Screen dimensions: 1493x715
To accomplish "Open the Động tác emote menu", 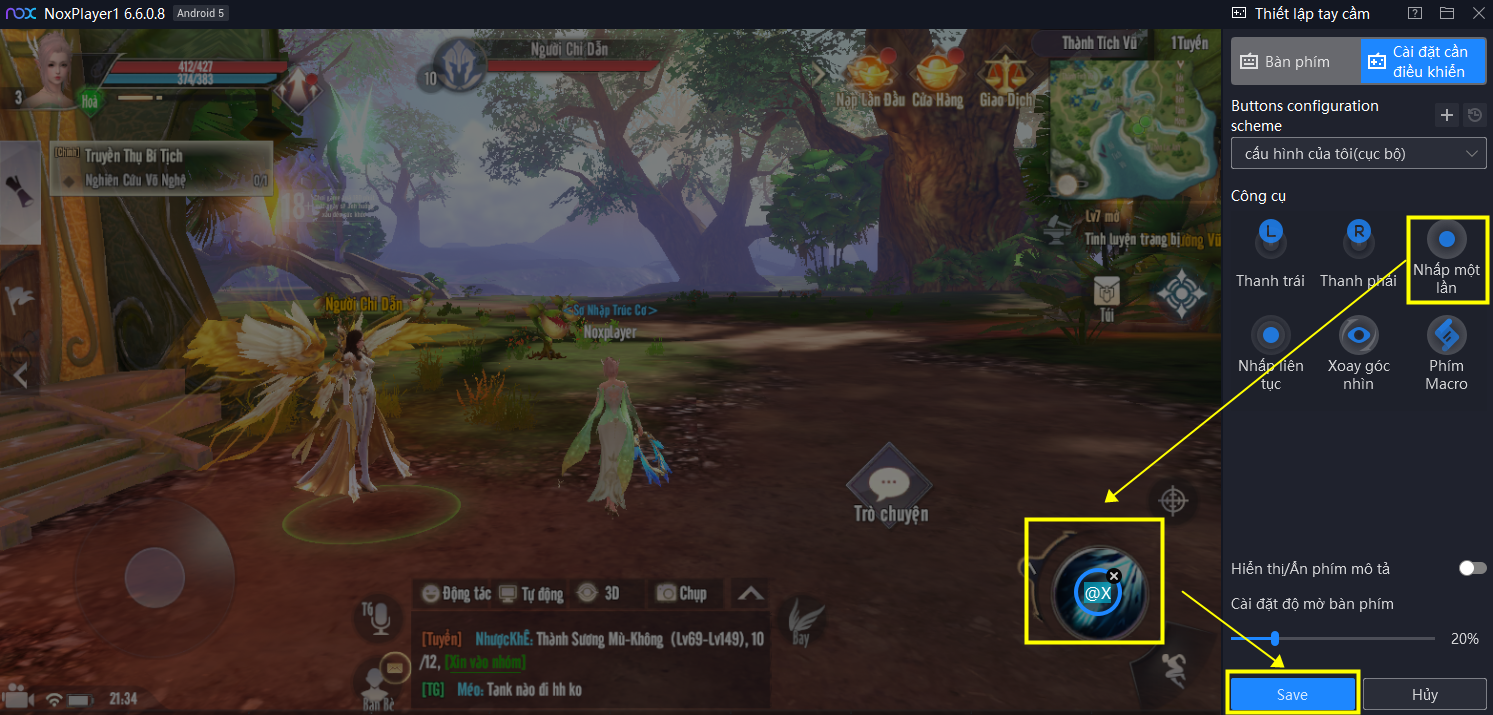I will [457, 593].
